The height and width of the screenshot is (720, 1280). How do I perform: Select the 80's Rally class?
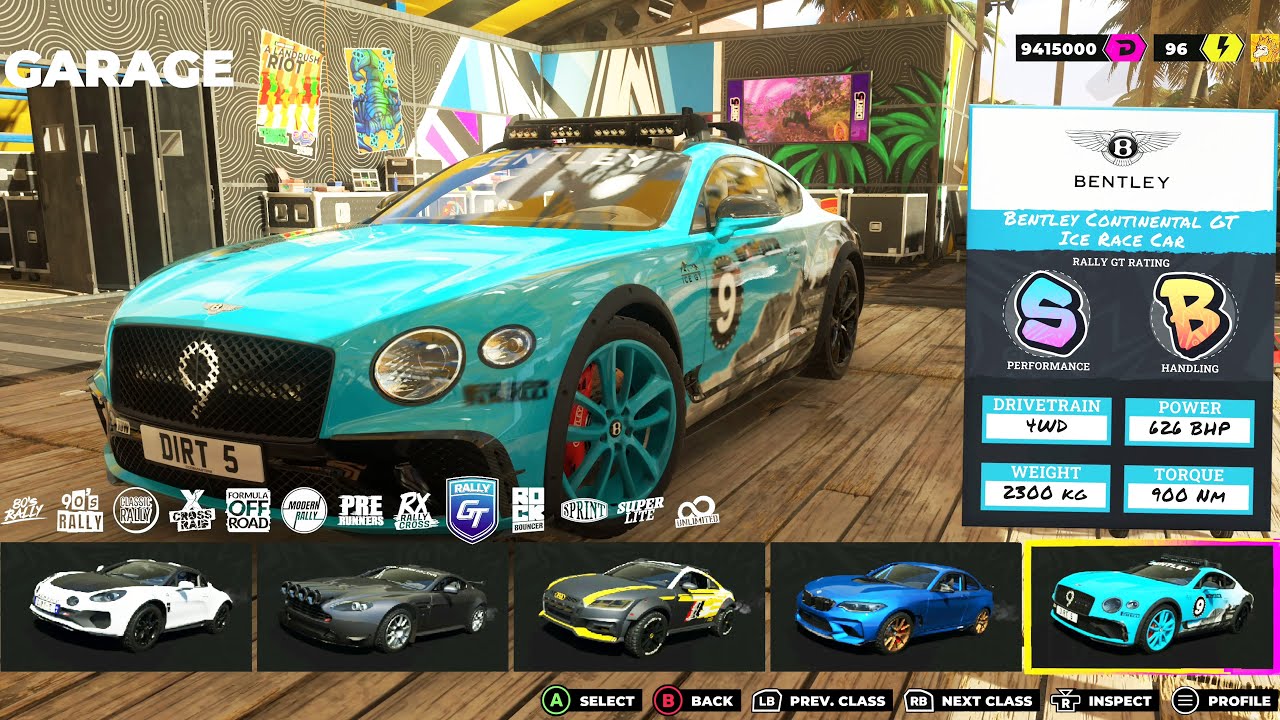pyautogui.click(x=24, y=511)
